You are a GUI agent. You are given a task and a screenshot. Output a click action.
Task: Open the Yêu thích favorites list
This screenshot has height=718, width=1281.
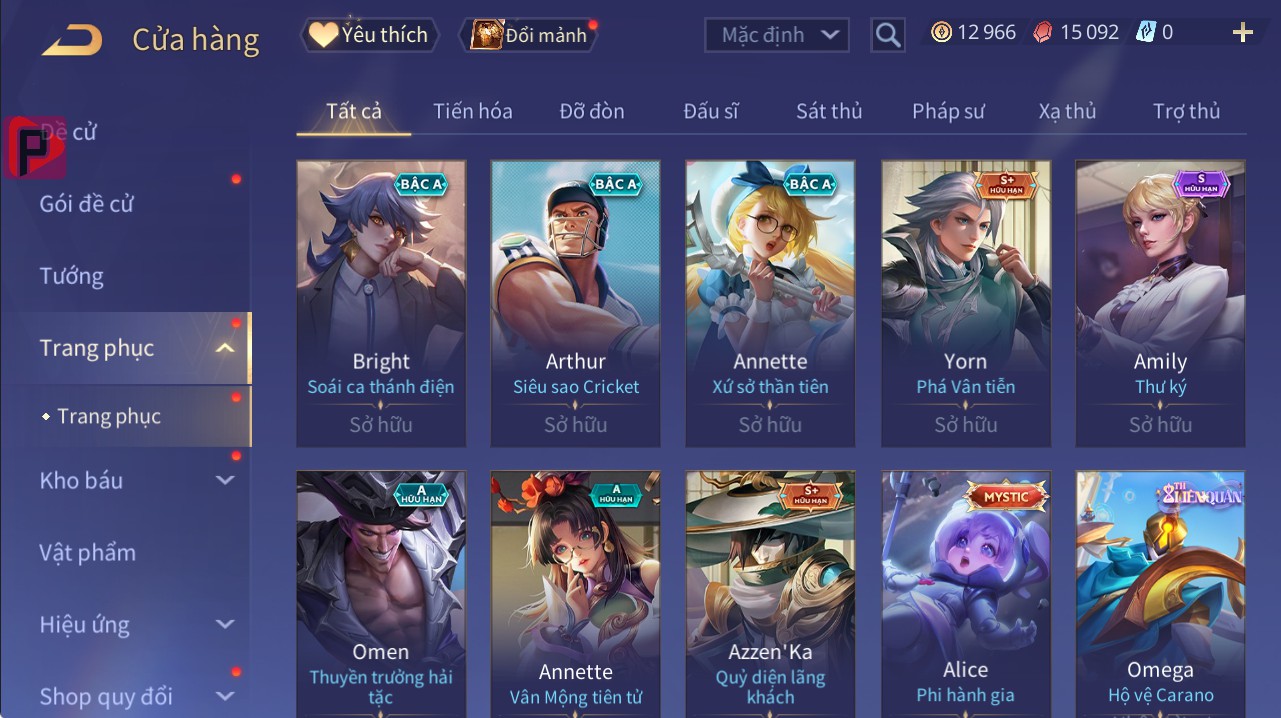(369, 35)
